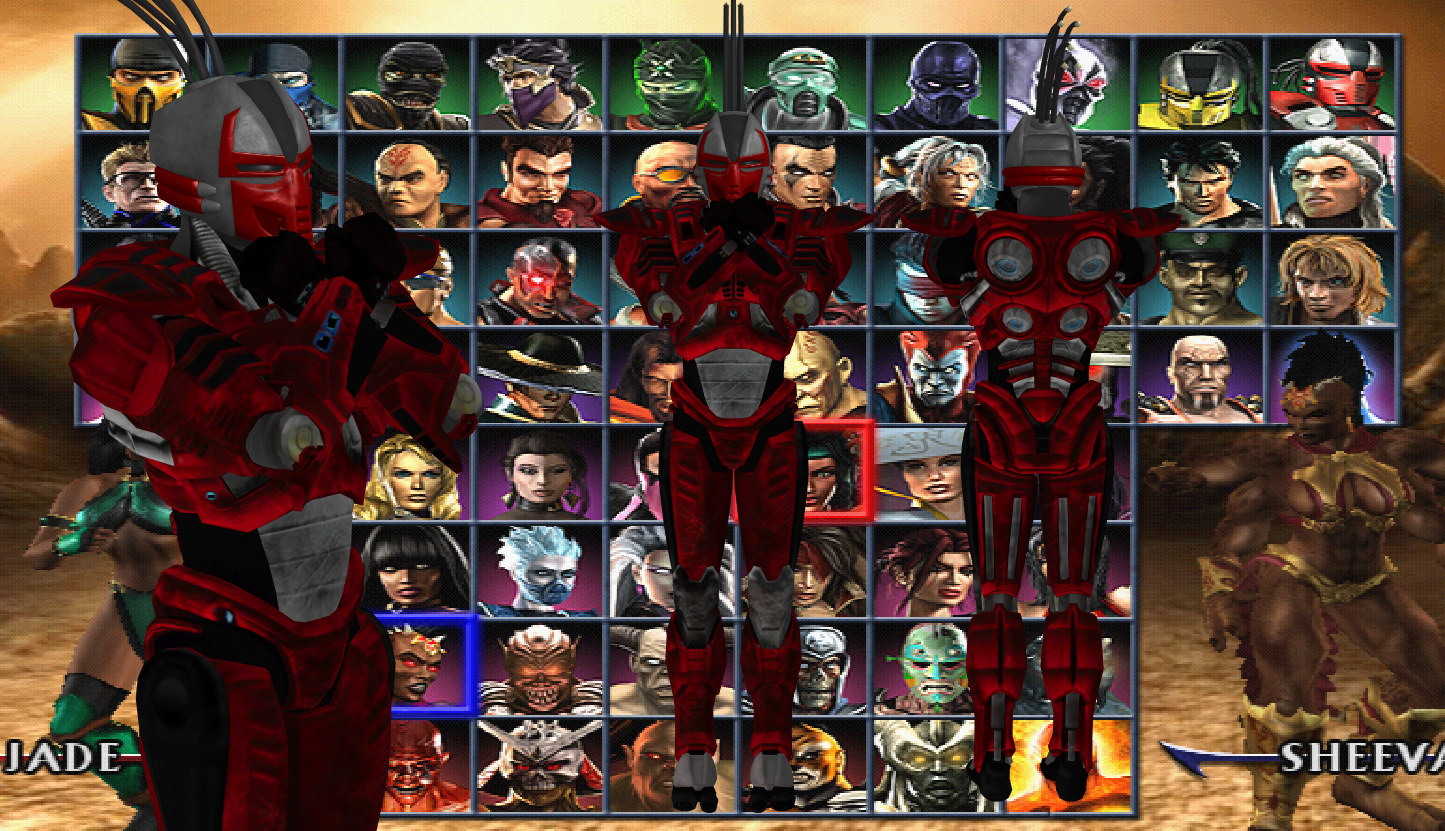This screenshot has width=1445, height=831.
Task: Click the JADE name label
Action: [60, 757]
